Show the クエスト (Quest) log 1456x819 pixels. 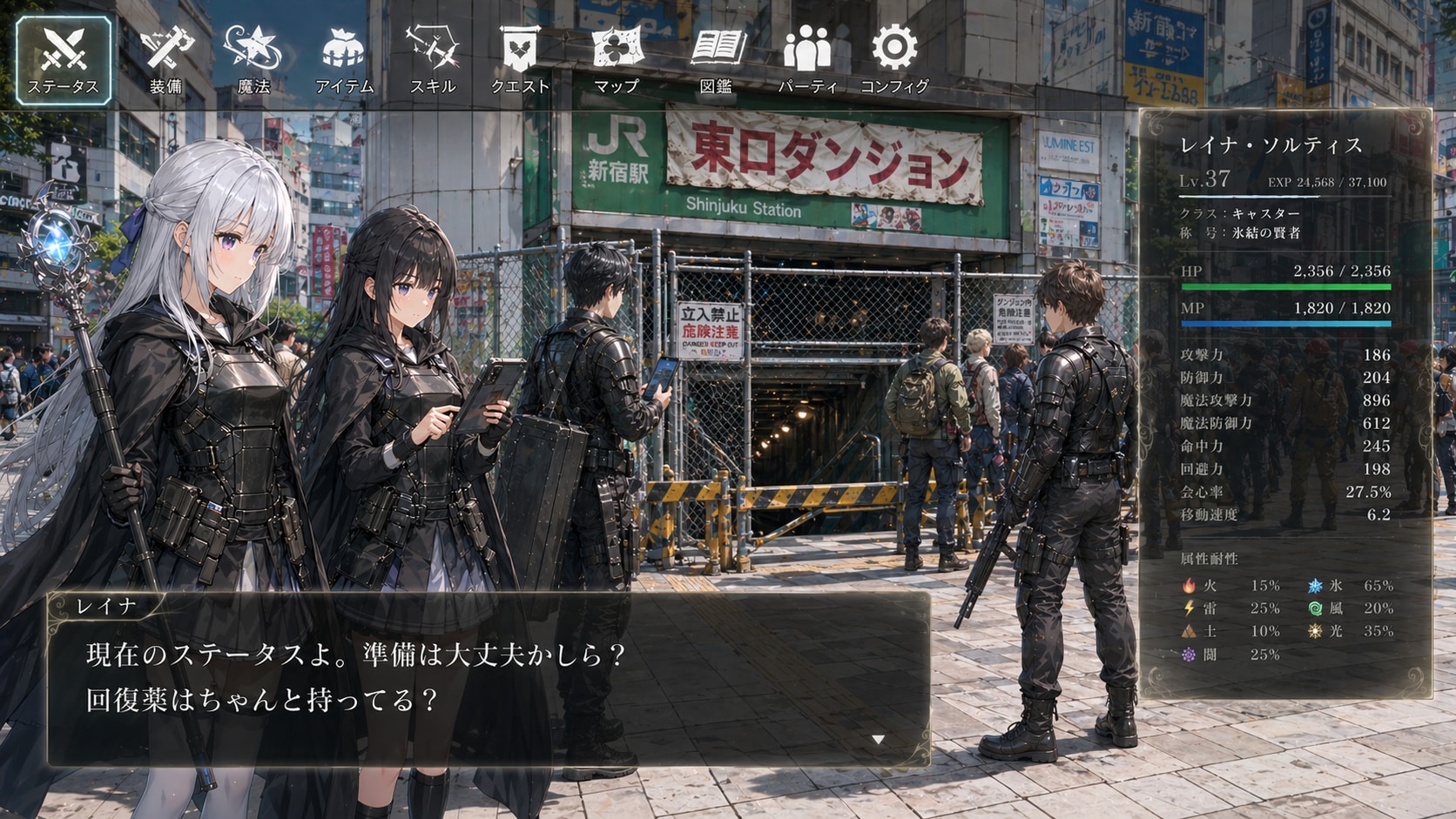[x=521, y=59]
